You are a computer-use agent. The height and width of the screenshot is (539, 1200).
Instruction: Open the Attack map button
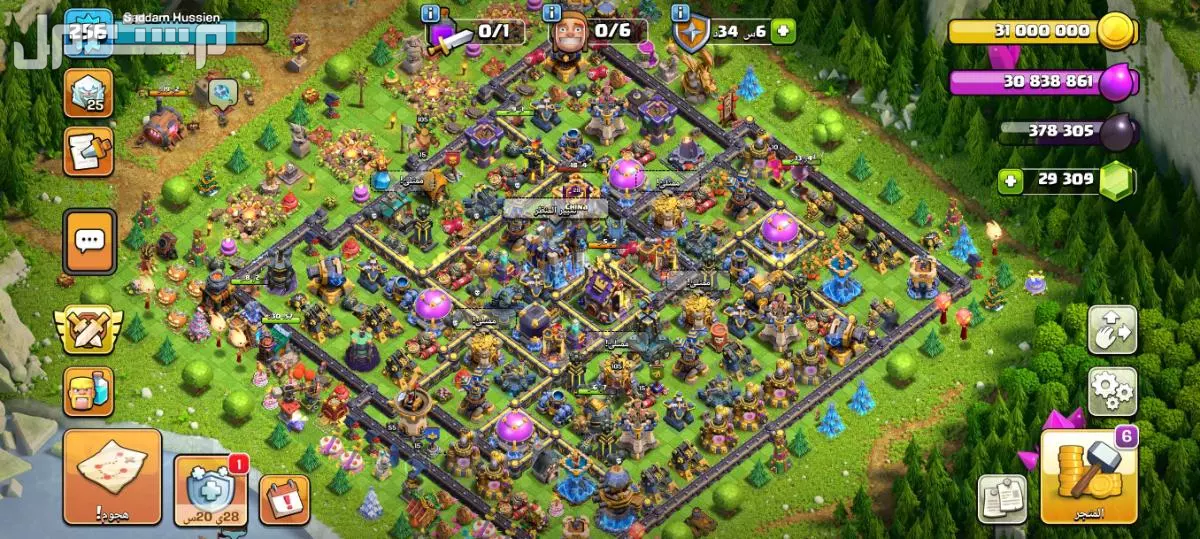point(112,476)
